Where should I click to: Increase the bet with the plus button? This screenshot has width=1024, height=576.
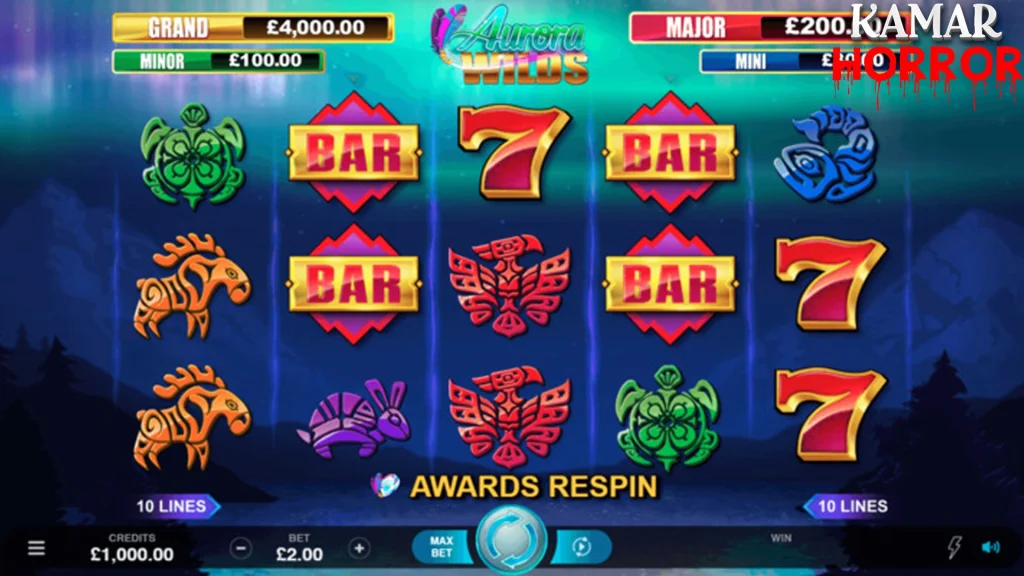pyautogui.click(x=359, y=548)
